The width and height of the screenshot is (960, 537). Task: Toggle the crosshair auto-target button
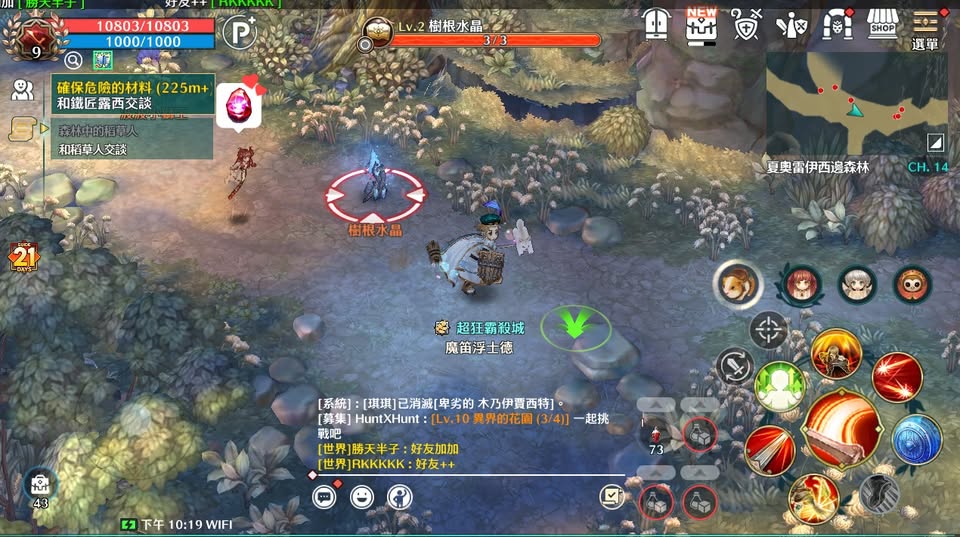(768, 329)
